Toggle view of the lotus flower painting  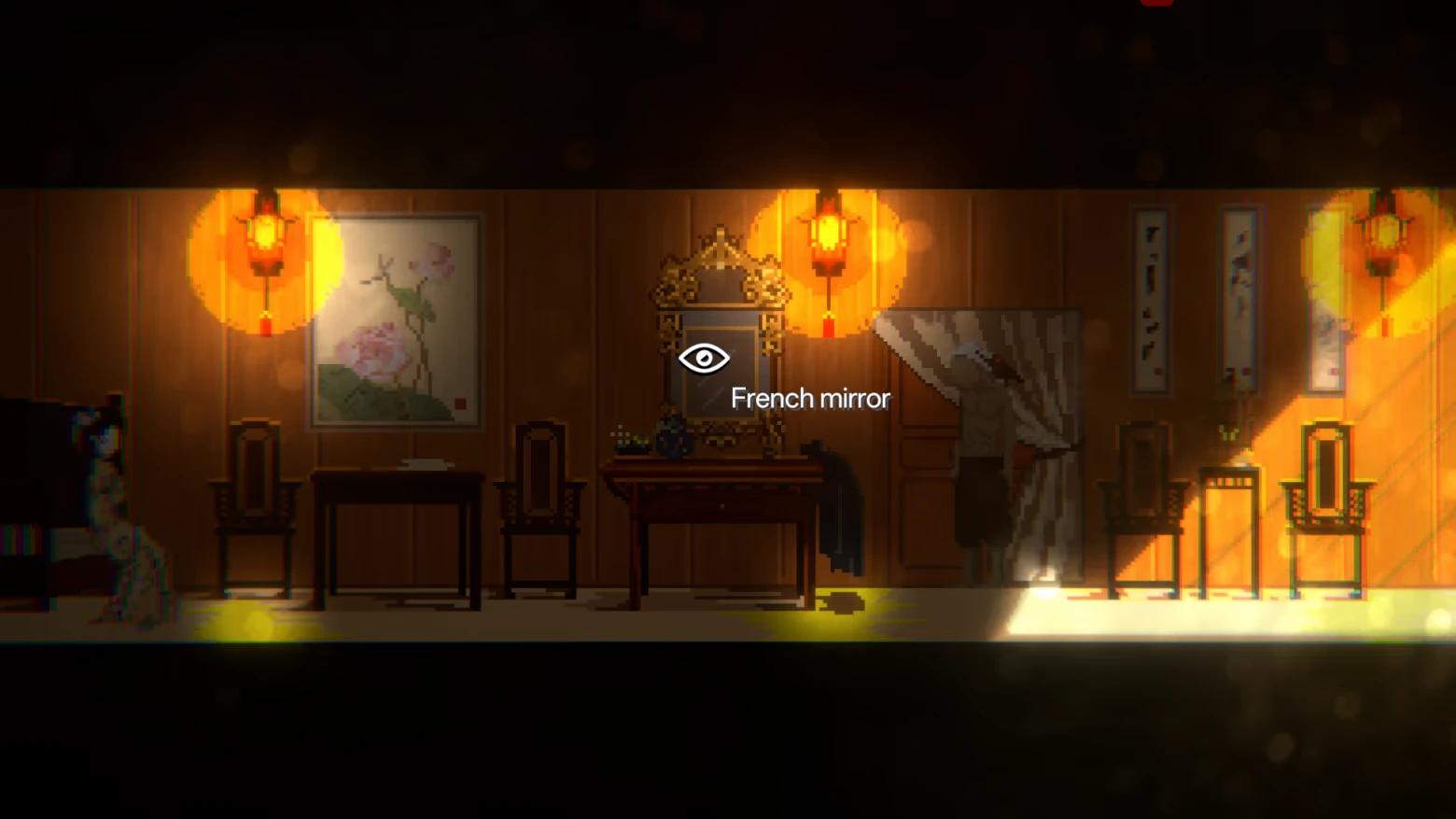[392, 322]
